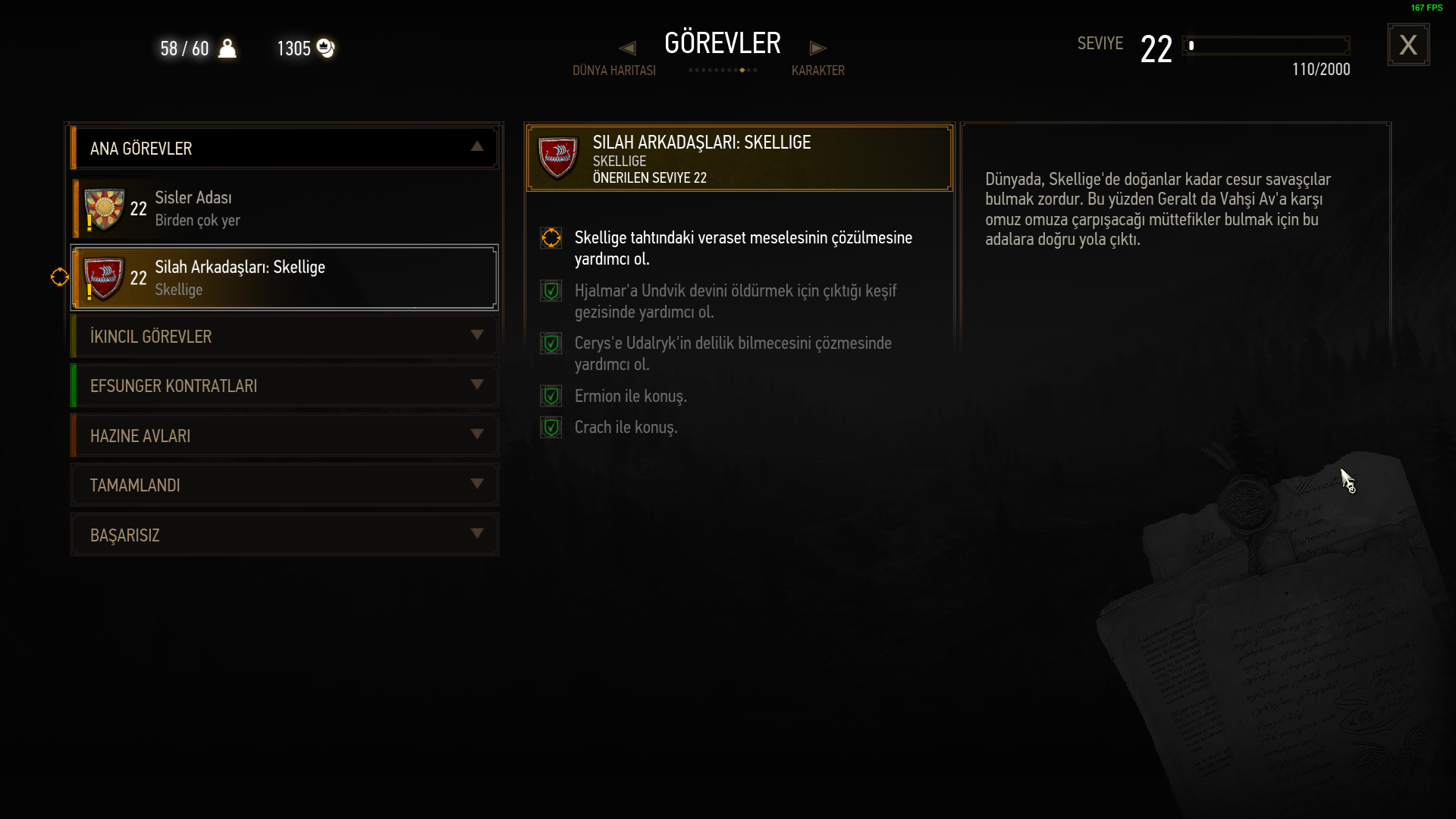Go to Dünya Haritası with the left arrow
Viewport: 1456px width, 819px height.
pos(627,49)
